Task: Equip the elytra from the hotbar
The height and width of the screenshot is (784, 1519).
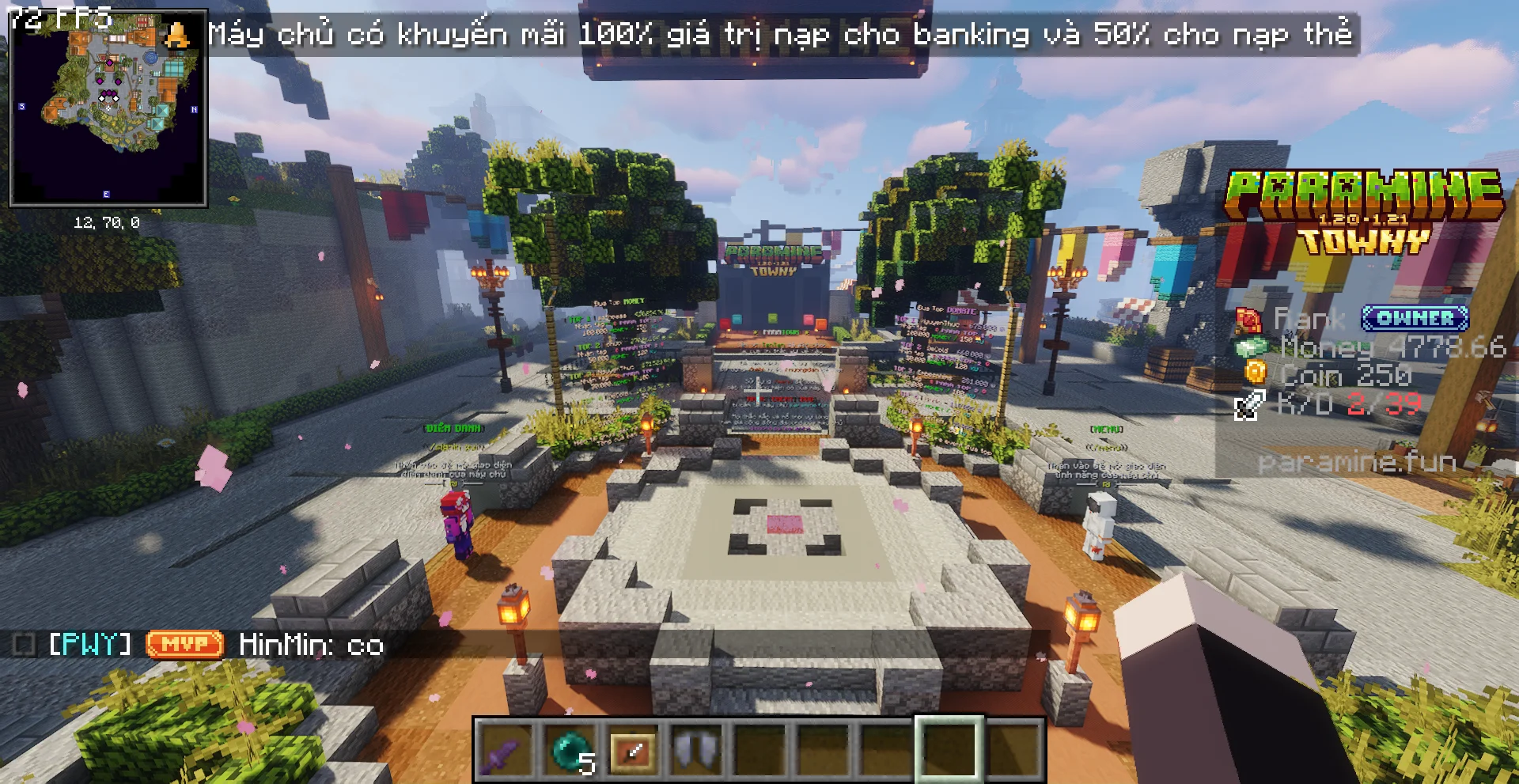Action: tap(696, 750)
